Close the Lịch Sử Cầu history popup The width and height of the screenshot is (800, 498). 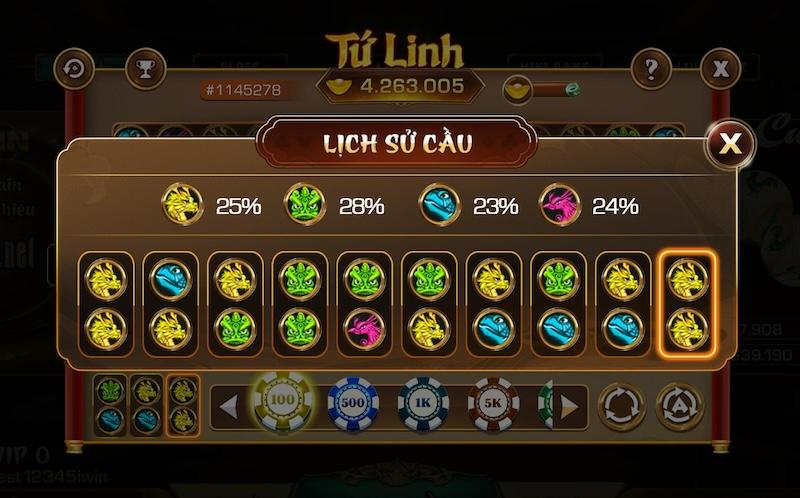pyautogui.click(x=731, y=145)
